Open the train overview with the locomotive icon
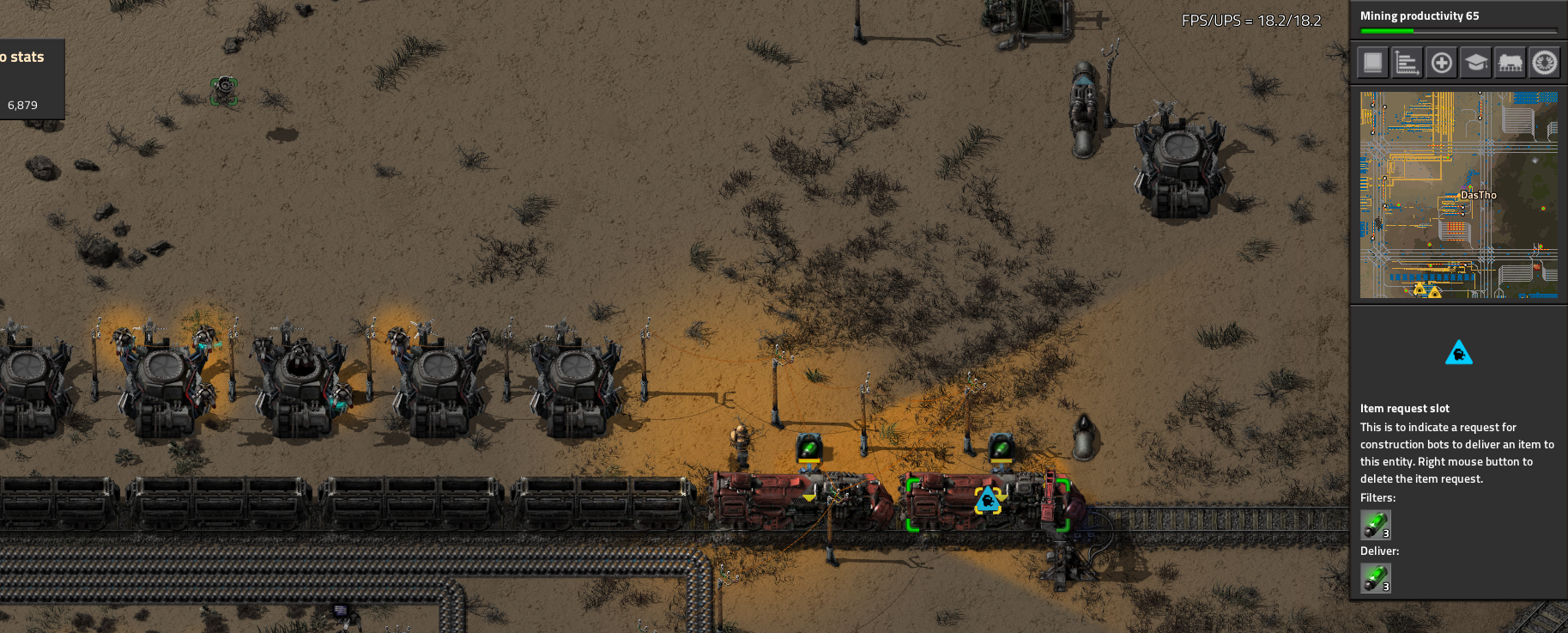 [x=1510, y=62]
